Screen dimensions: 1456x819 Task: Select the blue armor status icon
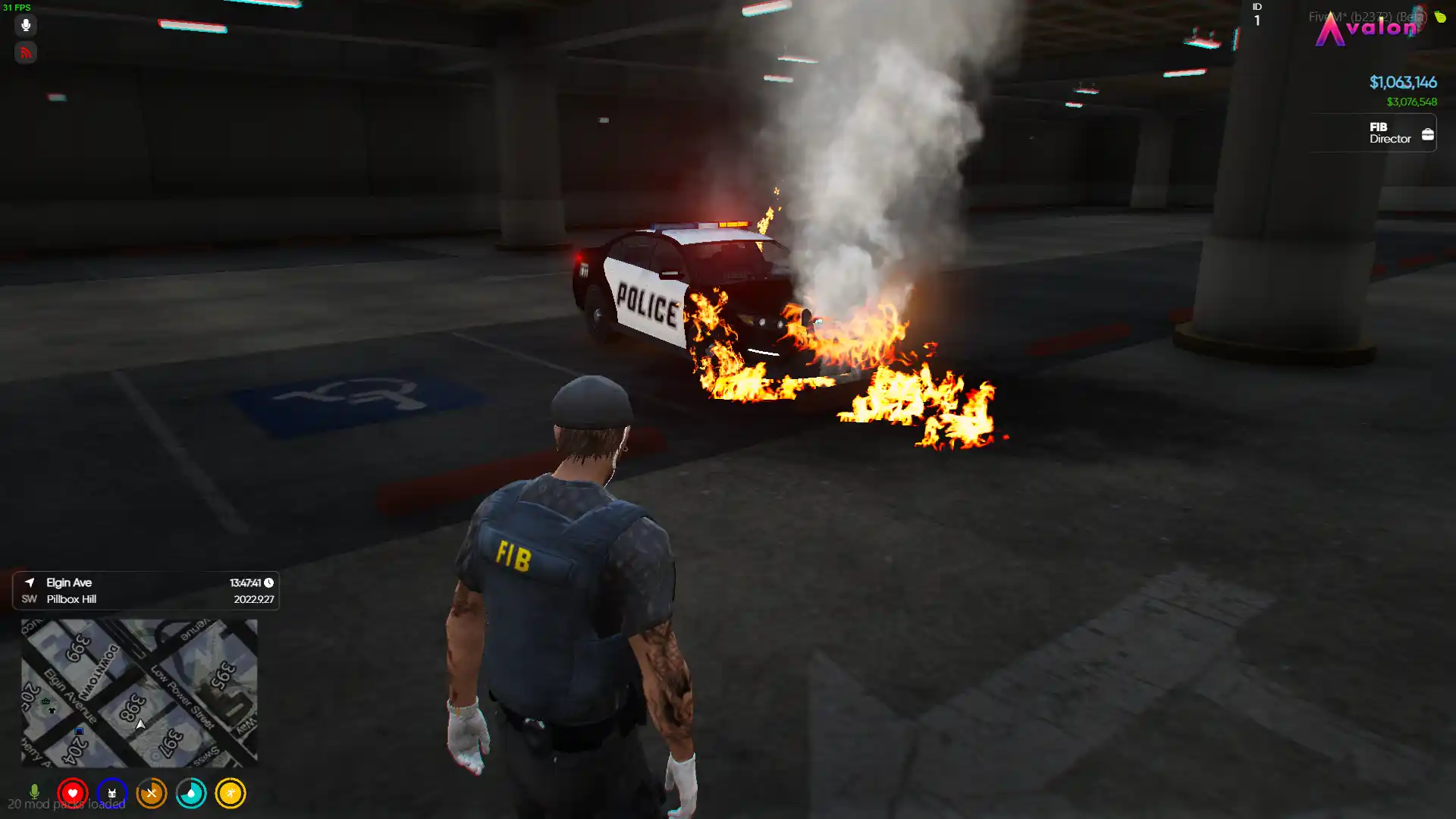112,792
